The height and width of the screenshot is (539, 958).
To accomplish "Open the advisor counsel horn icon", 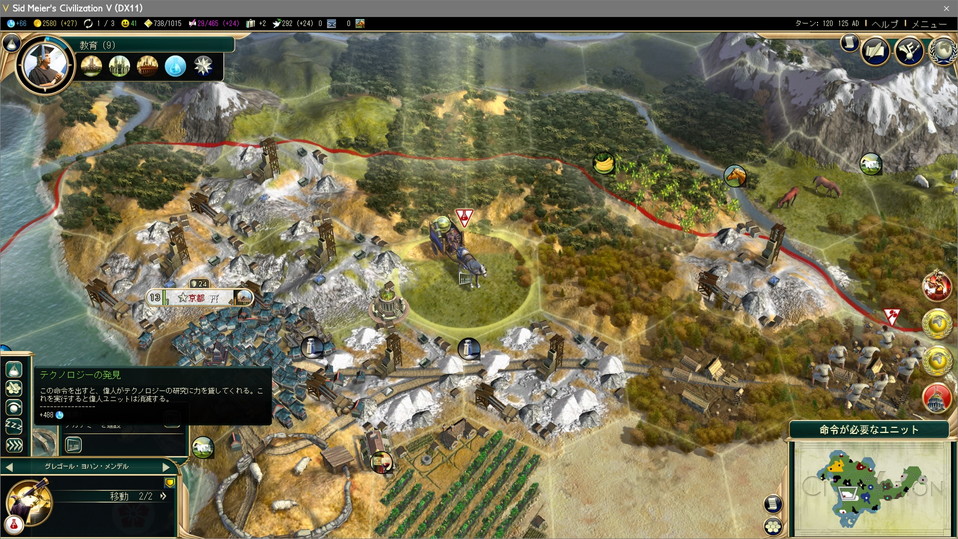I will [x=909, y=48].
